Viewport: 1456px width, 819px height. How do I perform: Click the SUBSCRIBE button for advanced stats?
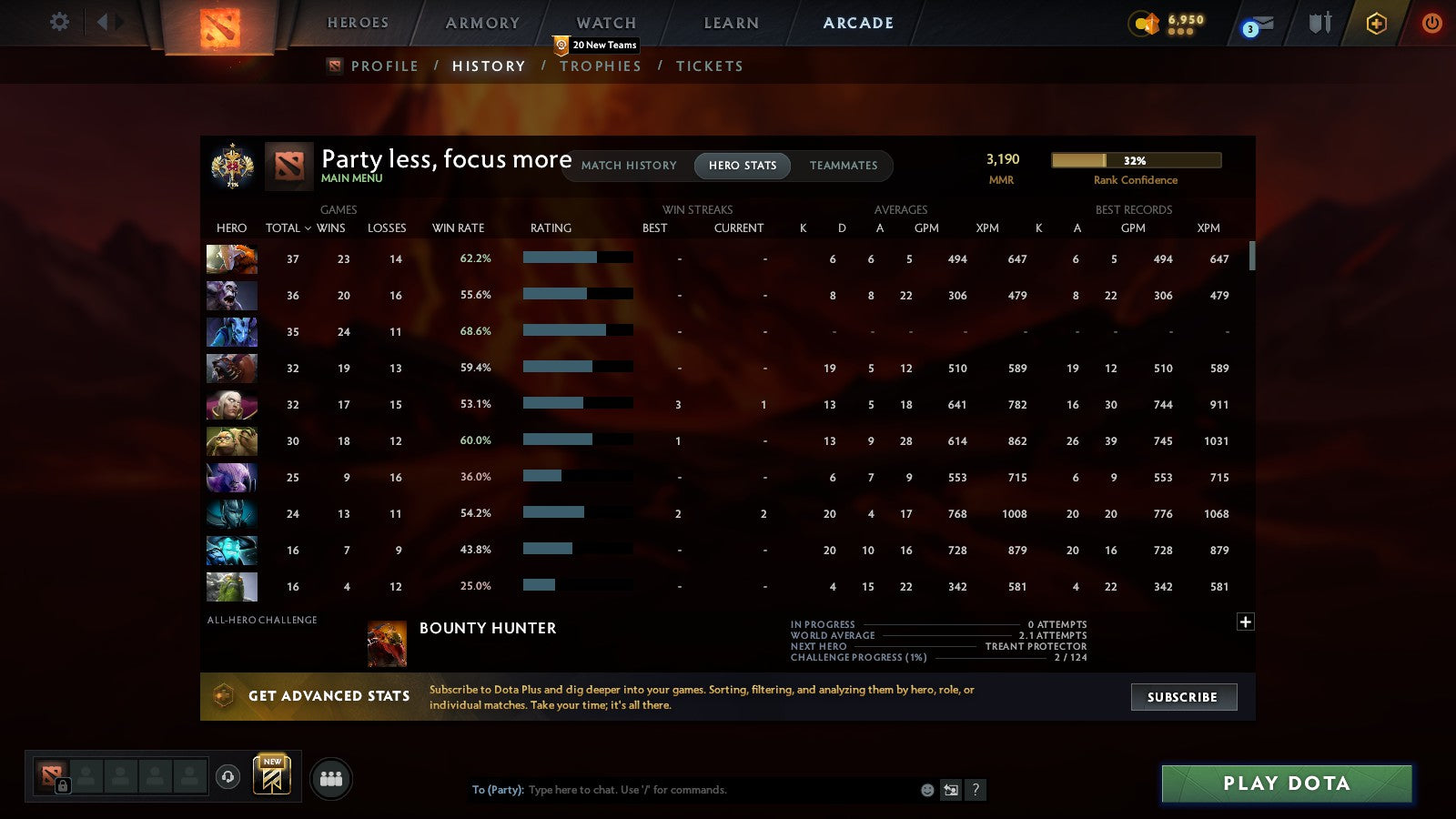[1183, 697]
